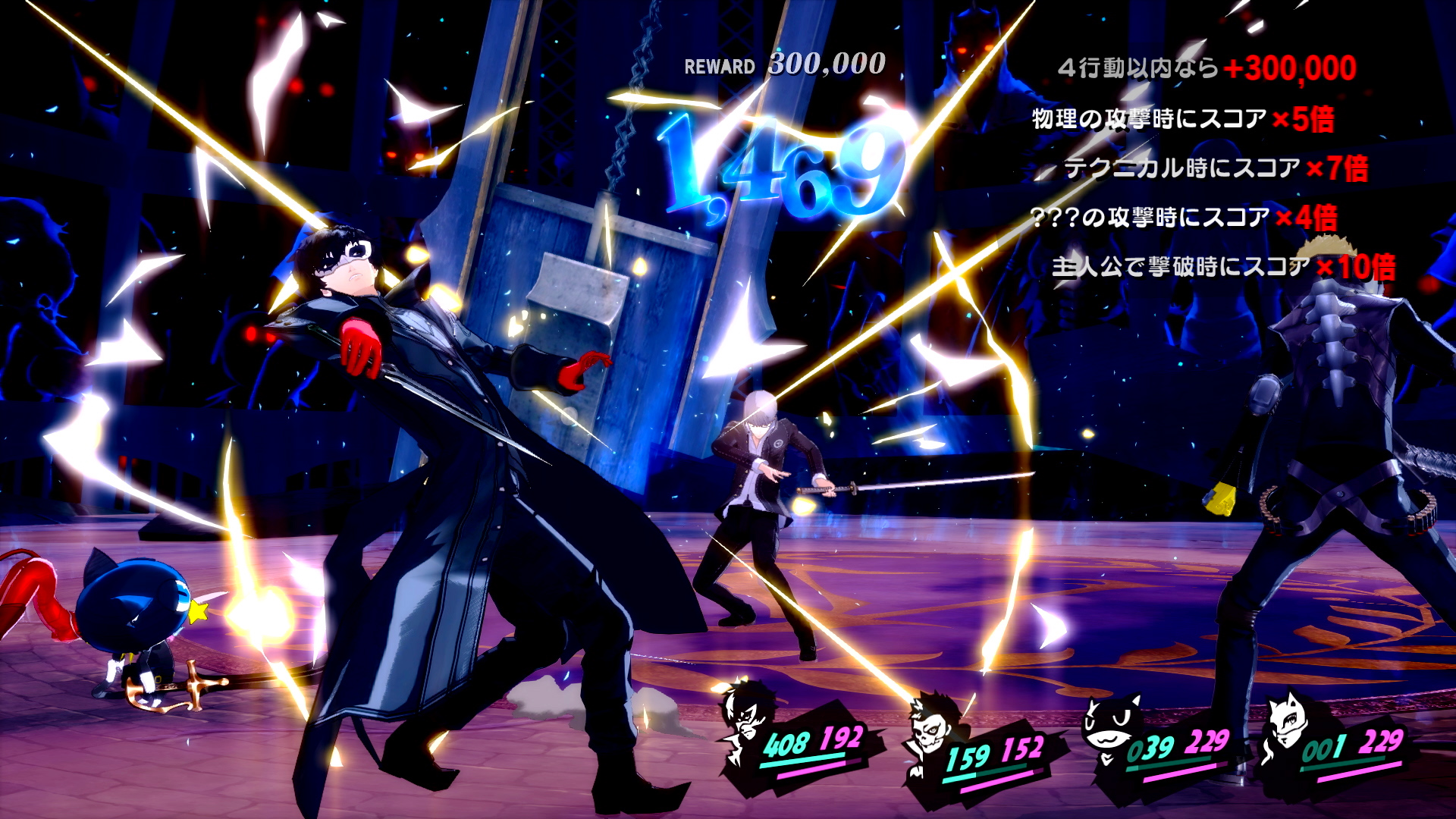Click the 主人公で撃破時 ×10倍 score bonus
The width and height of the screenshot is (1456, 819).
click(x=1223, y=267)
